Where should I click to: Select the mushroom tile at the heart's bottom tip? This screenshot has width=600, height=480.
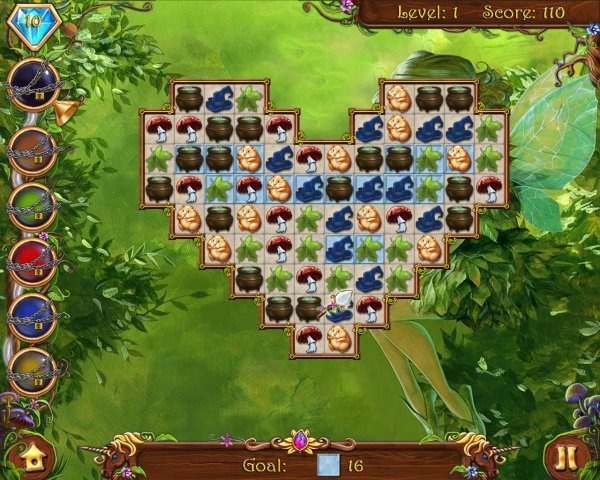point(309,338)
